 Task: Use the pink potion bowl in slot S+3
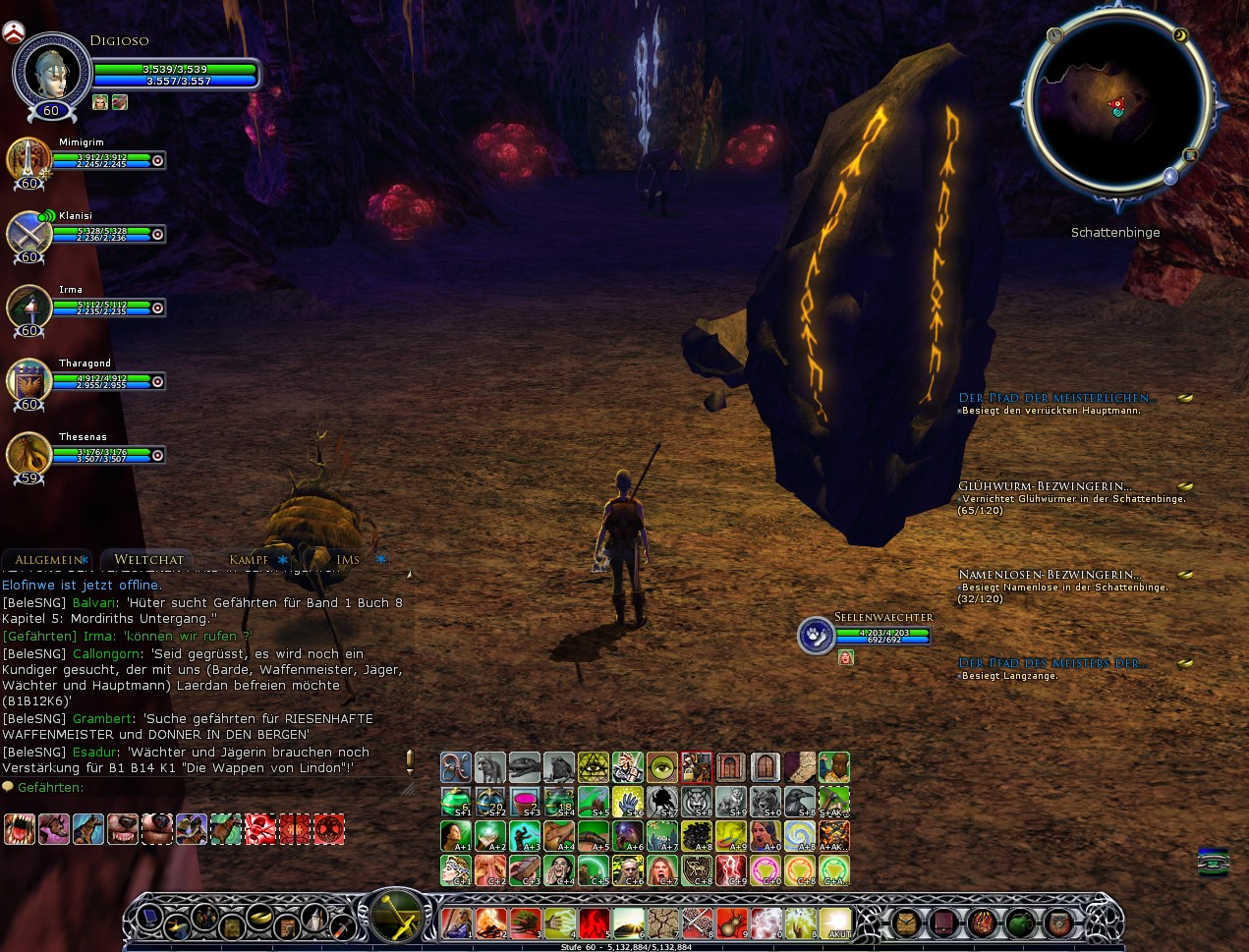pyautogui.click(x=525, y=802)
